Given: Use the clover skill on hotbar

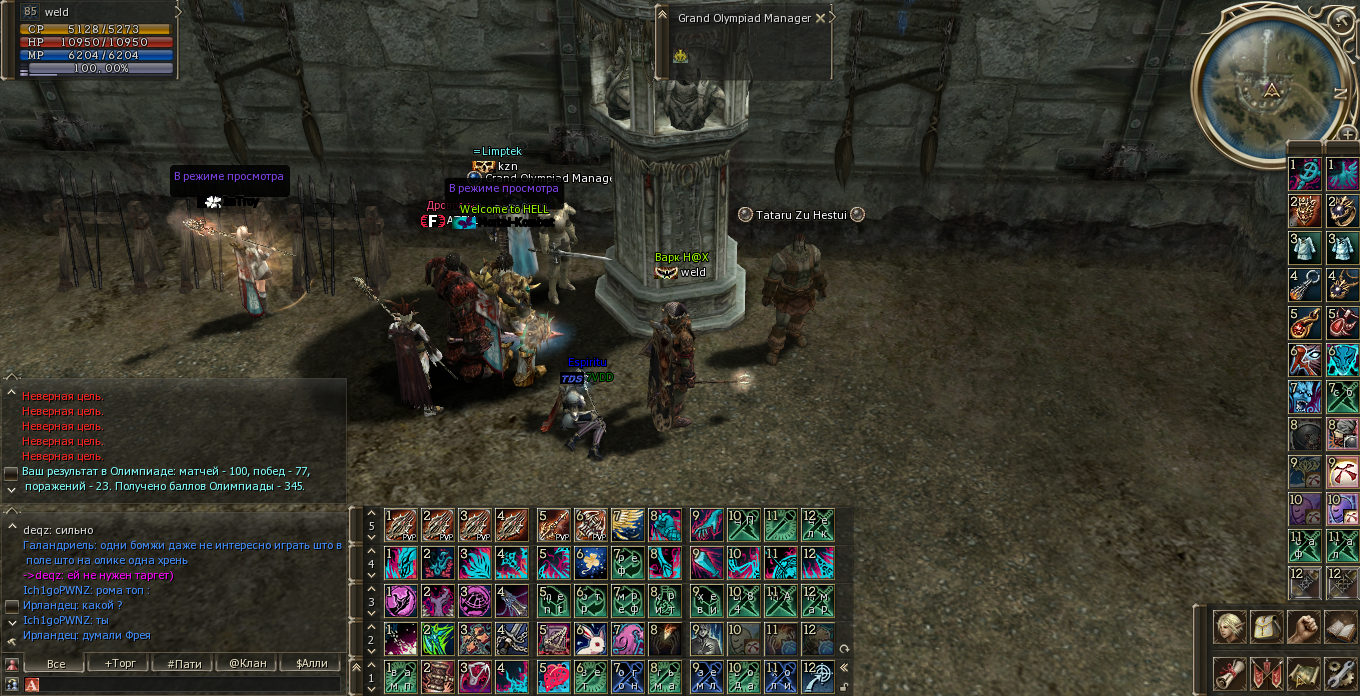Looking at the screenshot, I should 592,561.
